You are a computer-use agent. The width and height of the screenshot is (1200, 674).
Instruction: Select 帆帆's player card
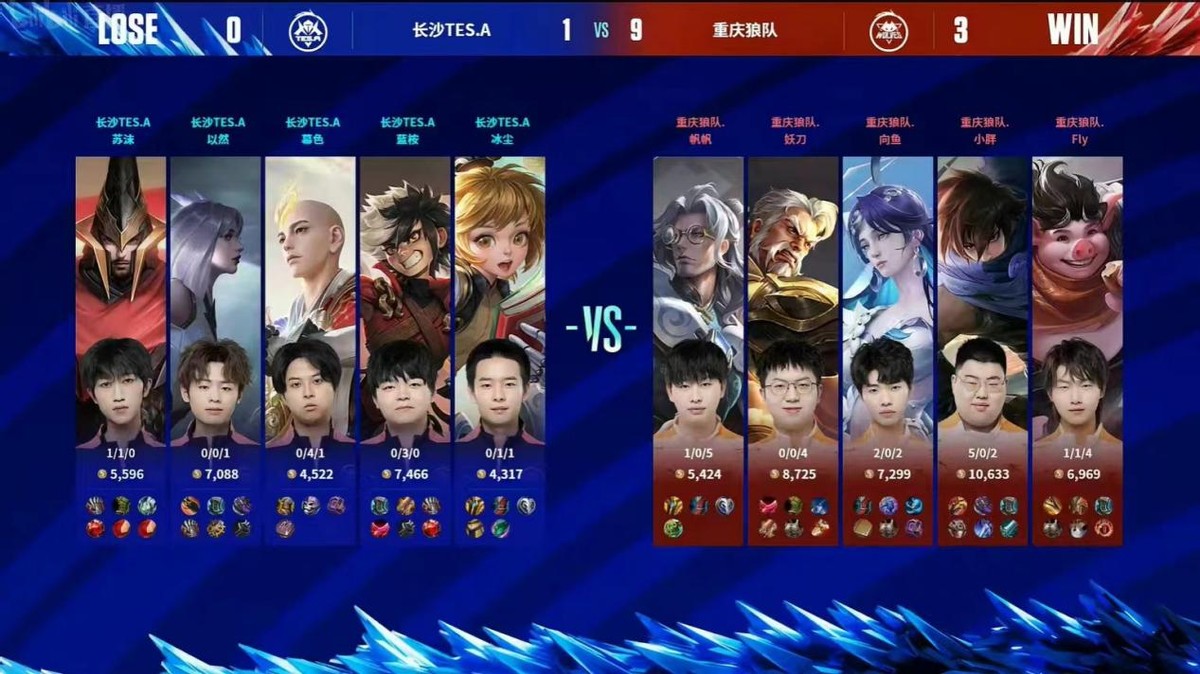coord(698,300)
